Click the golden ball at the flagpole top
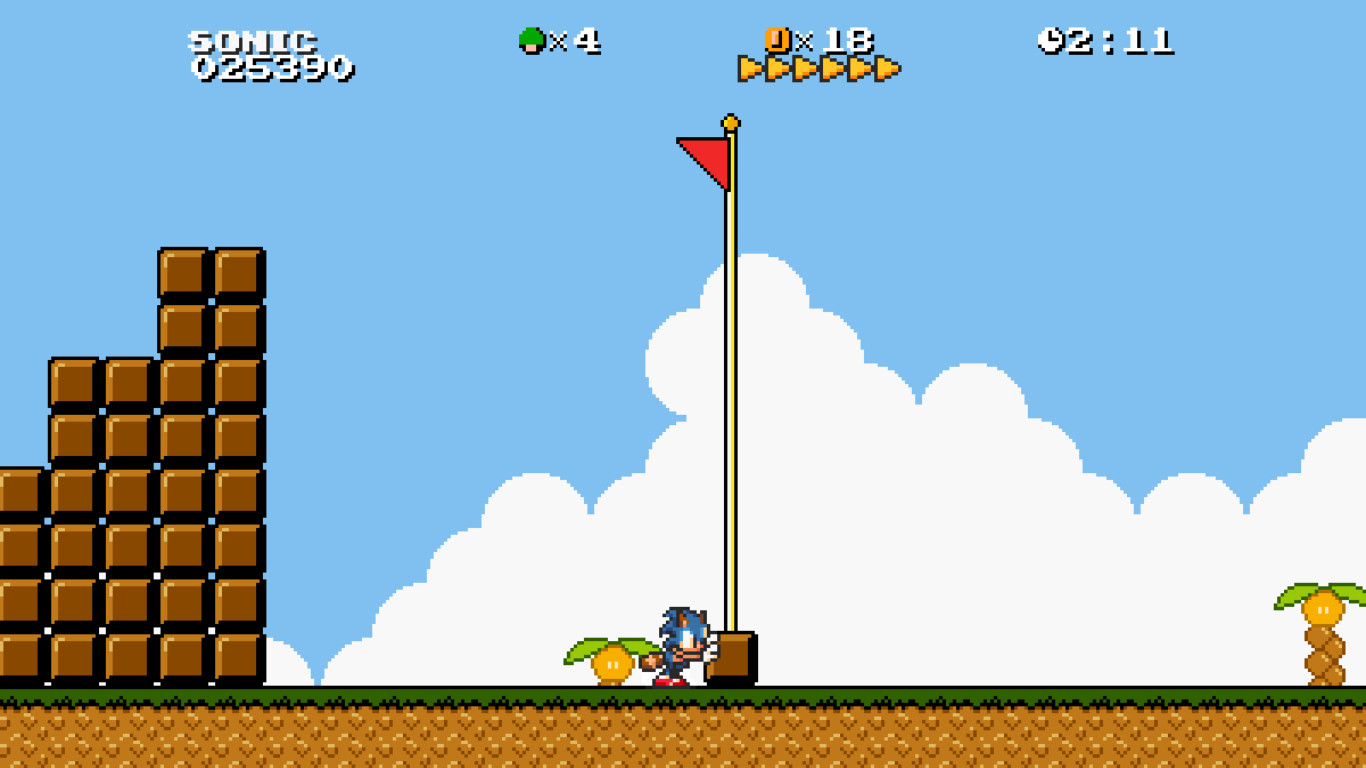The image size is (1366, 768). click(730, 120)
